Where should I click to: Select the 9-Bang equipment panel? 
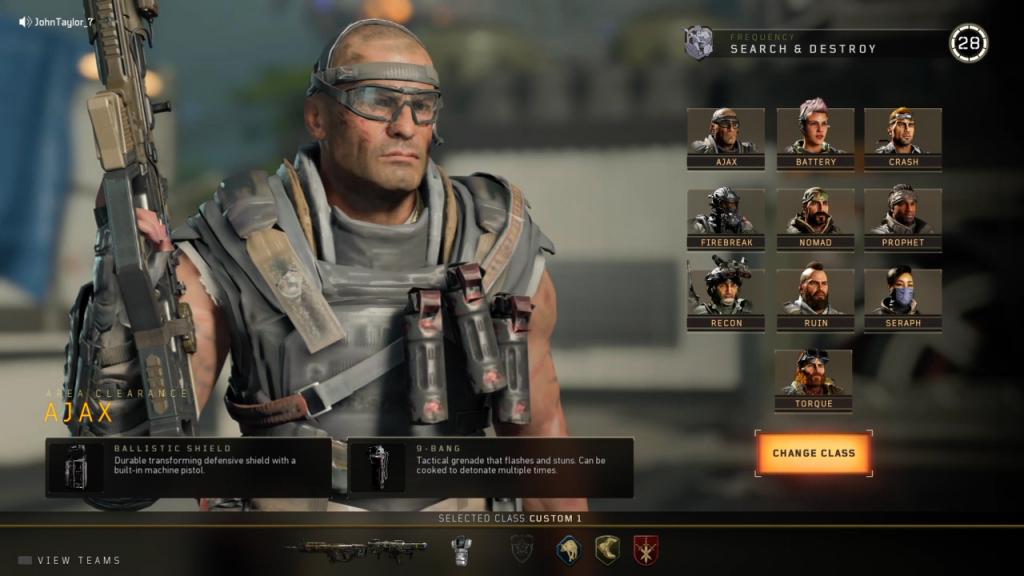[x=490, y=467]
